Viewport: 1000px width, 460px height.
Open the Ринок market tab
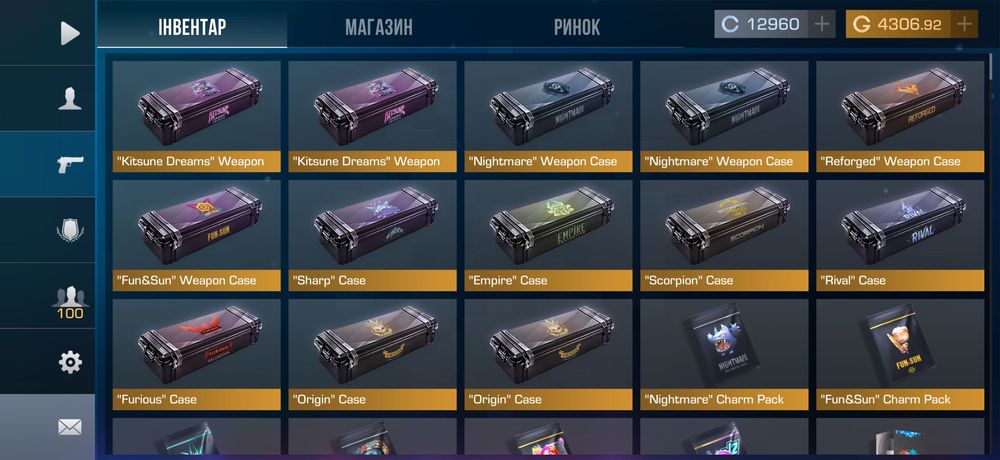pyautogui.click(x=577, y=26)
